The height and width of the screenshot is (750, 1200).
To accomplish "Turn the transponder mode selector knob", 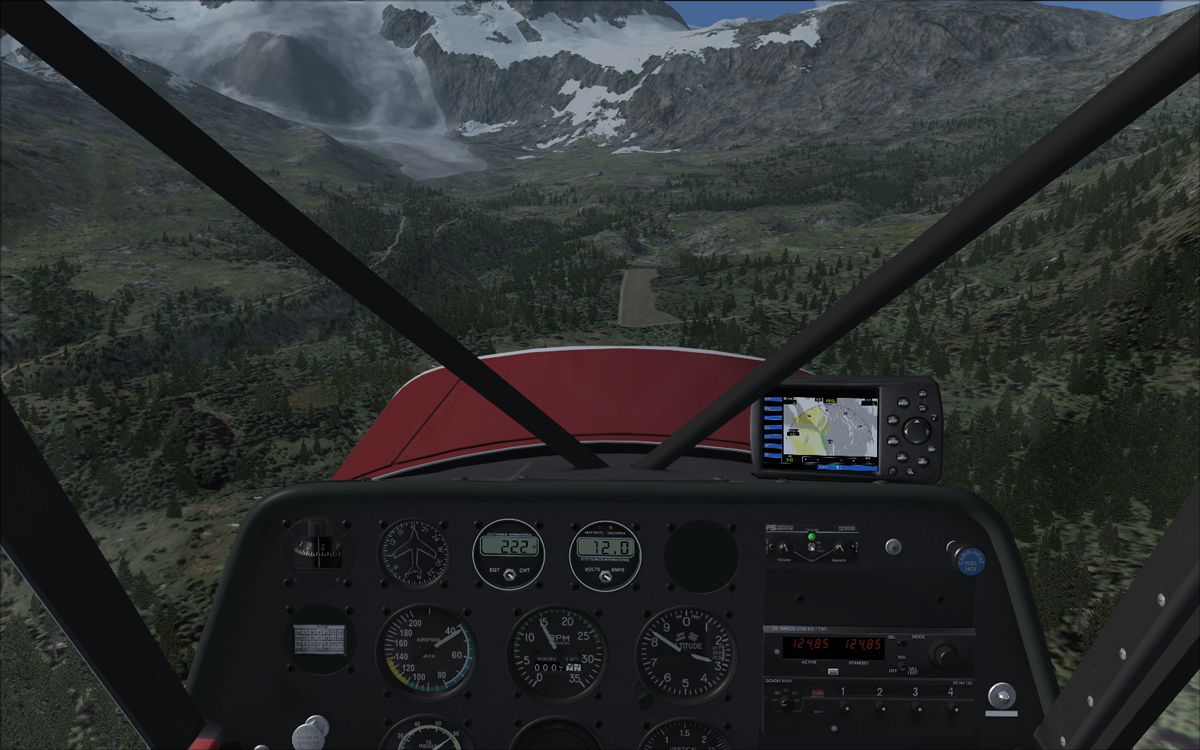I will coord(786,703).
